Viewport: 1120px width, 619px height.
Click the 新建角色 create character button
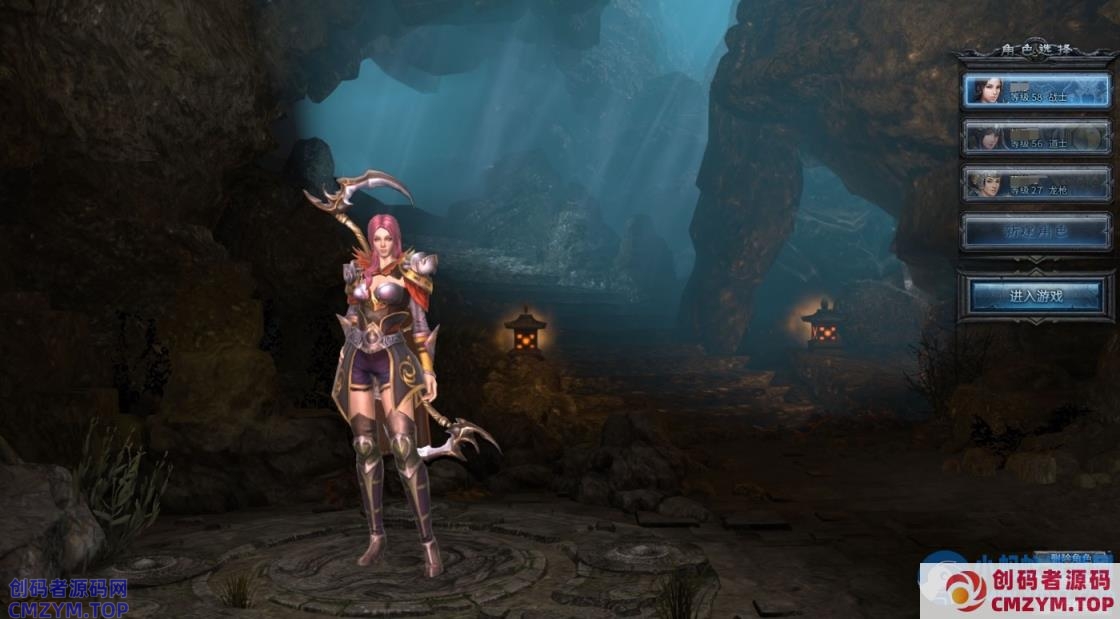point(1036,231)
